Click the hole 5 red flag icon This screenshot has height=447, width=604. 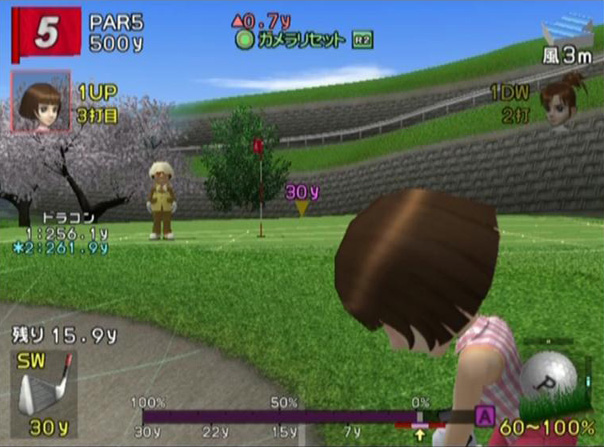point(43,34)
